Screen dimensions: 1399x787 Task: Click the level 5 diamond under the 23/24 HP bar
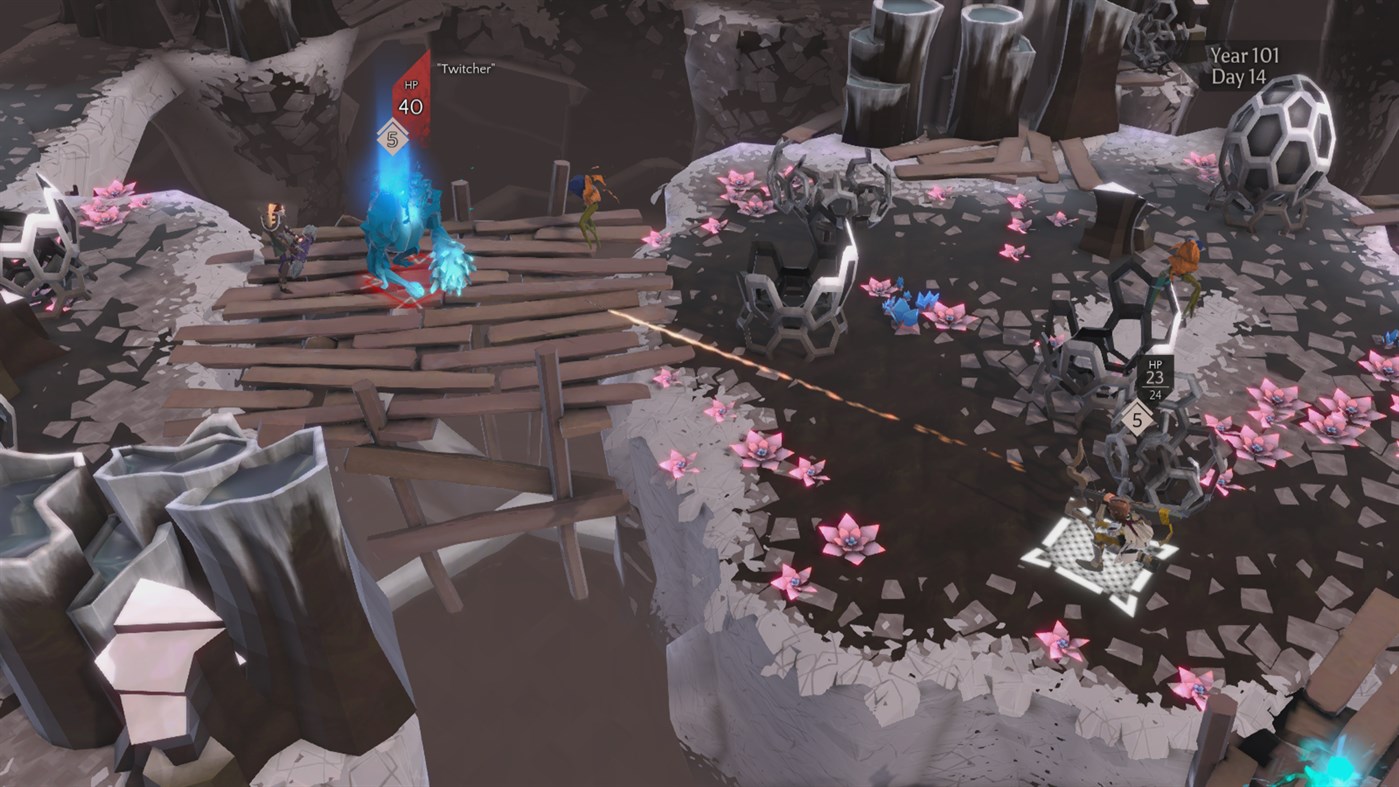coord(1137,420)
